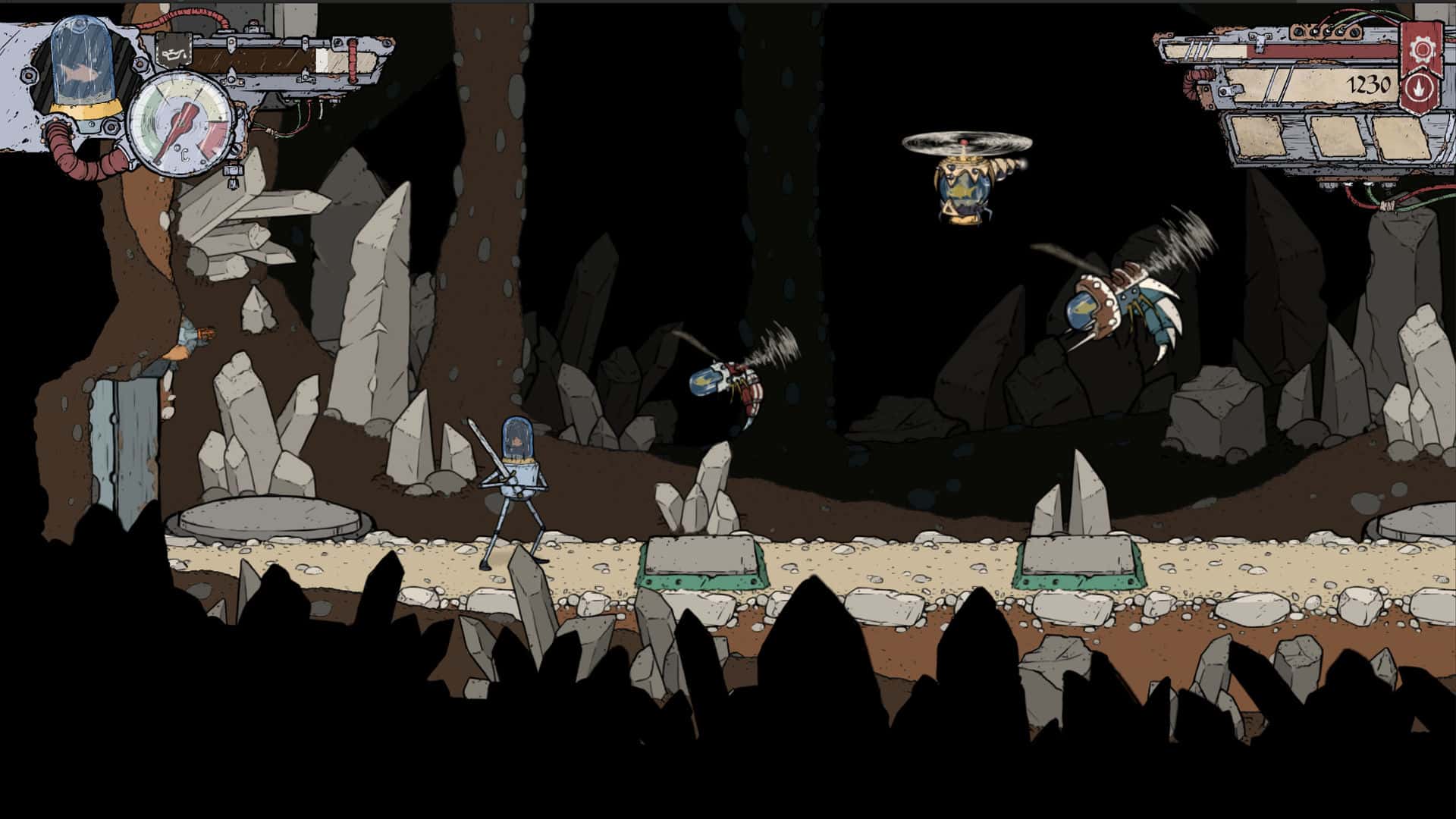
Task: Select the first empty item slot
Action: coord(1259,137)
